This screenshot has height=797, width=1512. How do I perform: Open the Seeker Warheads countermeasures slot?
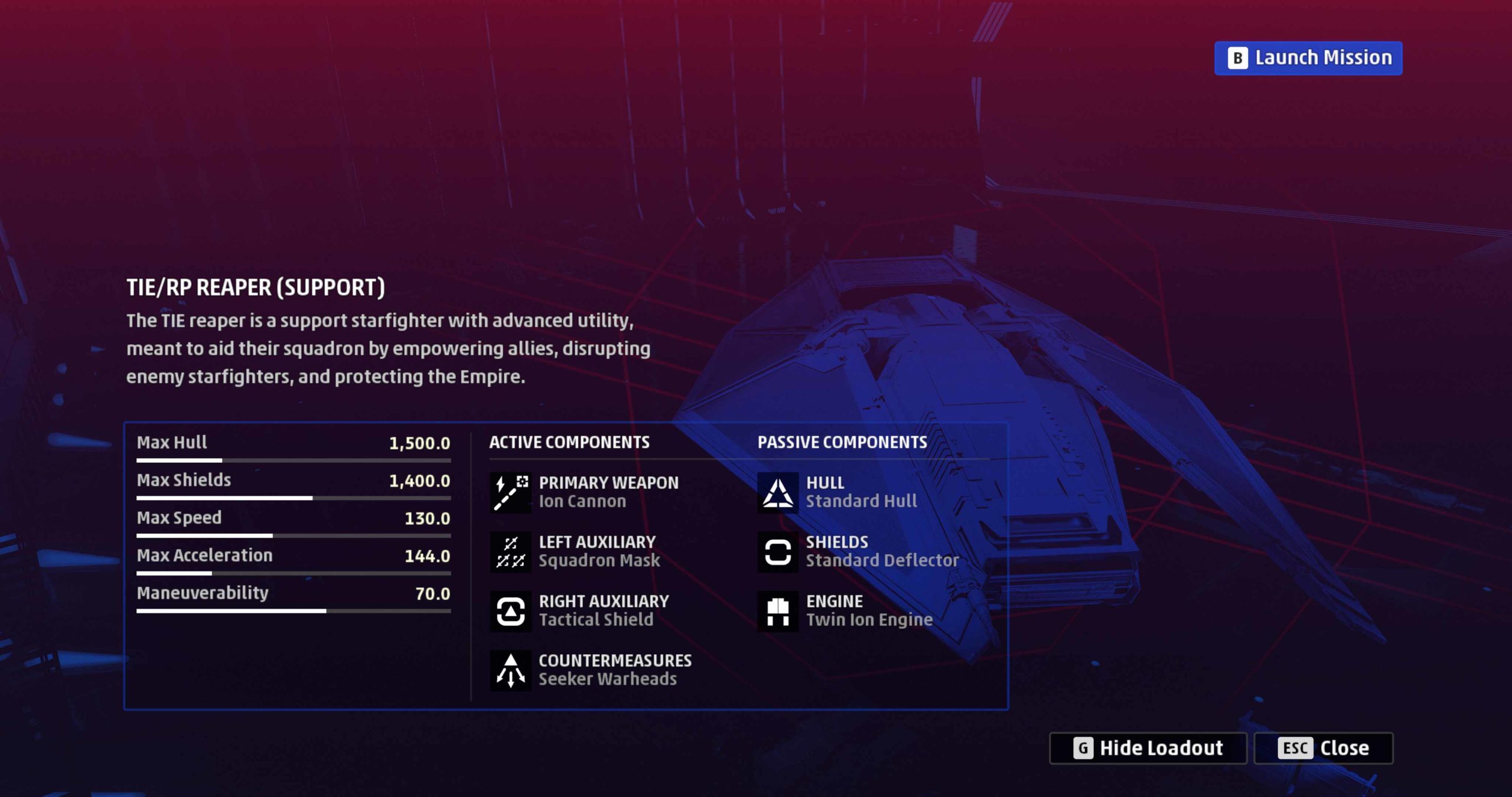[591, 669]
